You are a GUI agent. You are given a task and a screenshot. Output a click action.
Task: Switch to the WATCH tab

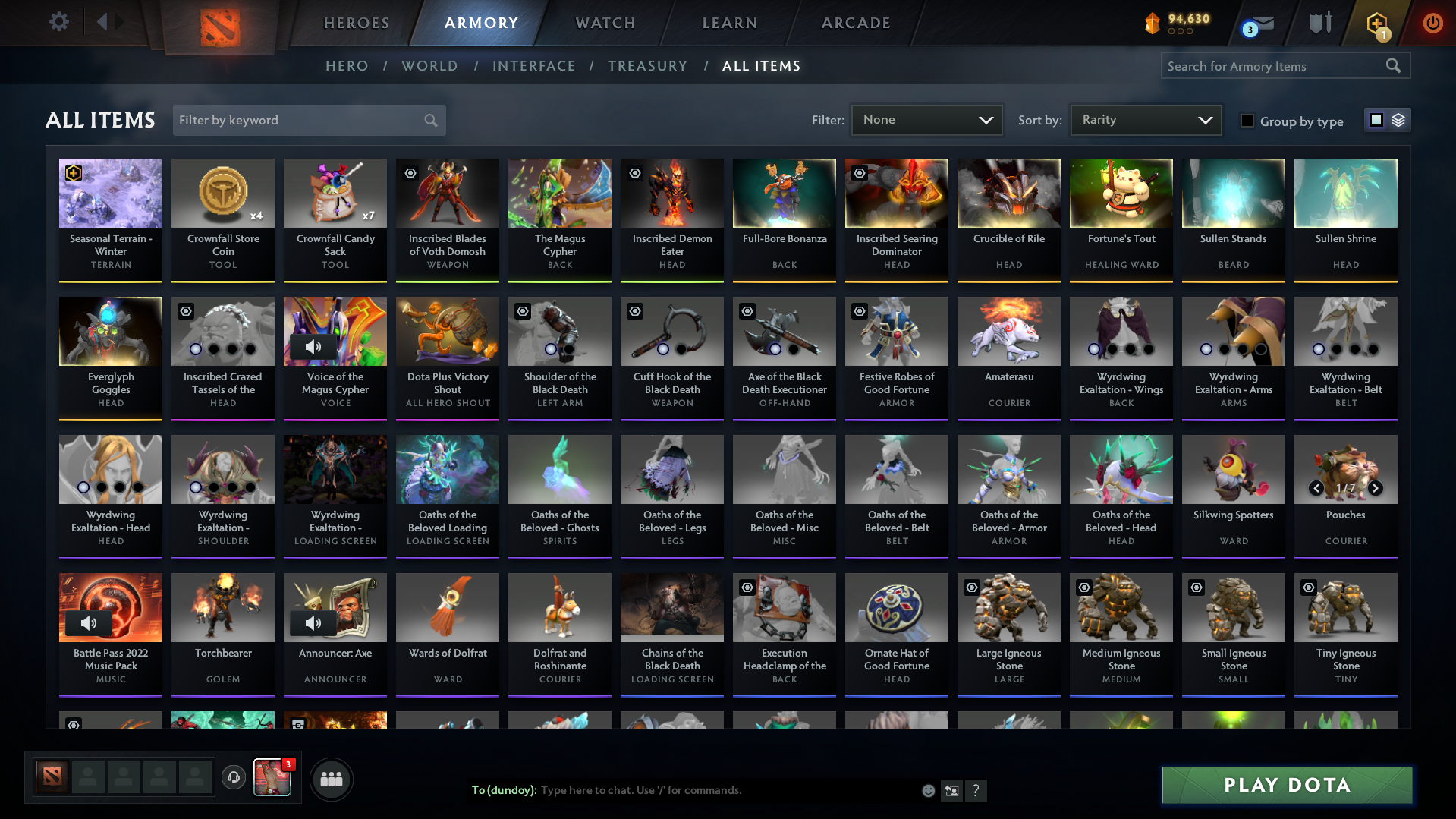click(605, 23)
